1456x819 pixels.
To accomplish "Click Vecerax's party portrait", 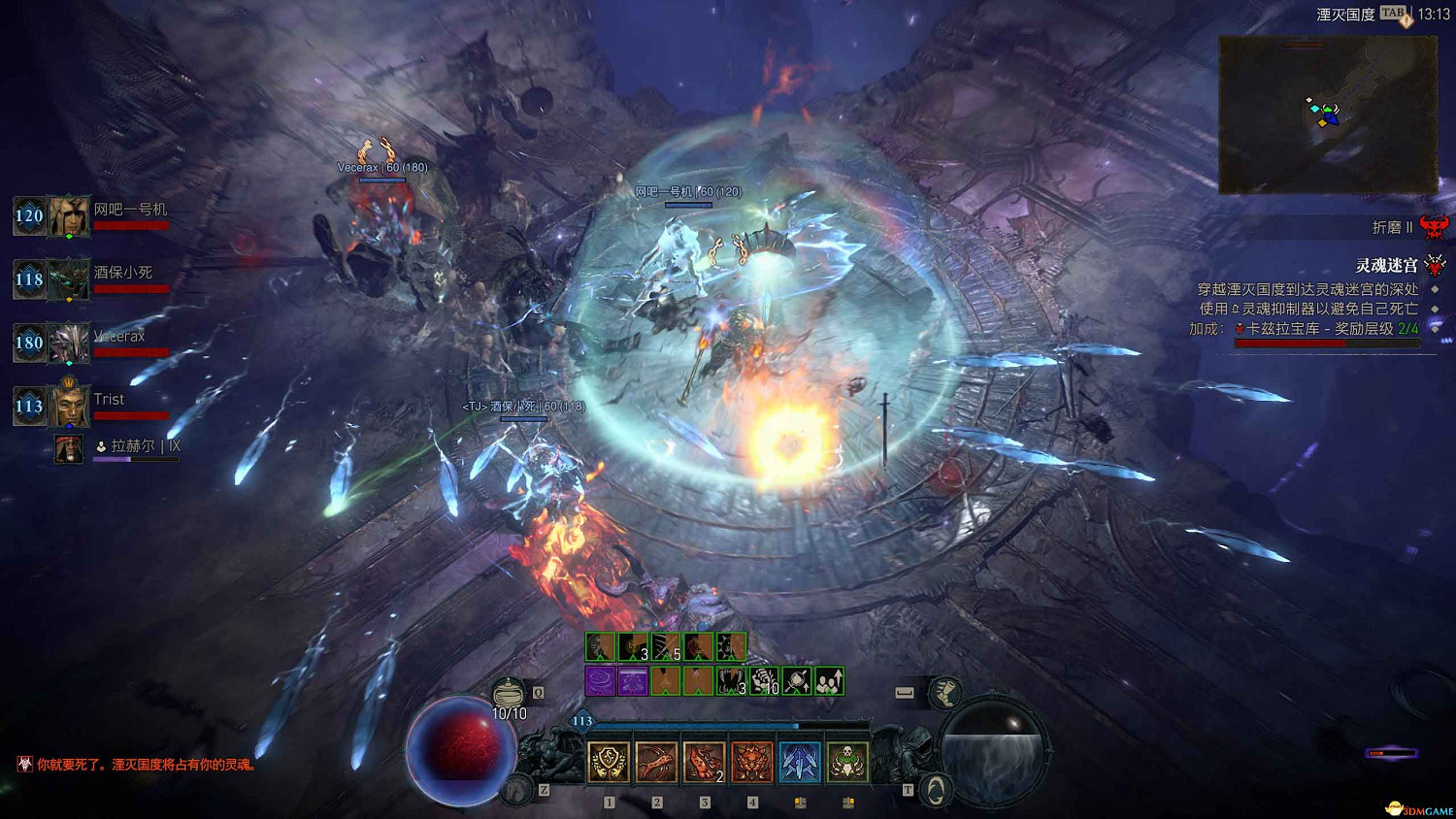I will click(69, 343).
